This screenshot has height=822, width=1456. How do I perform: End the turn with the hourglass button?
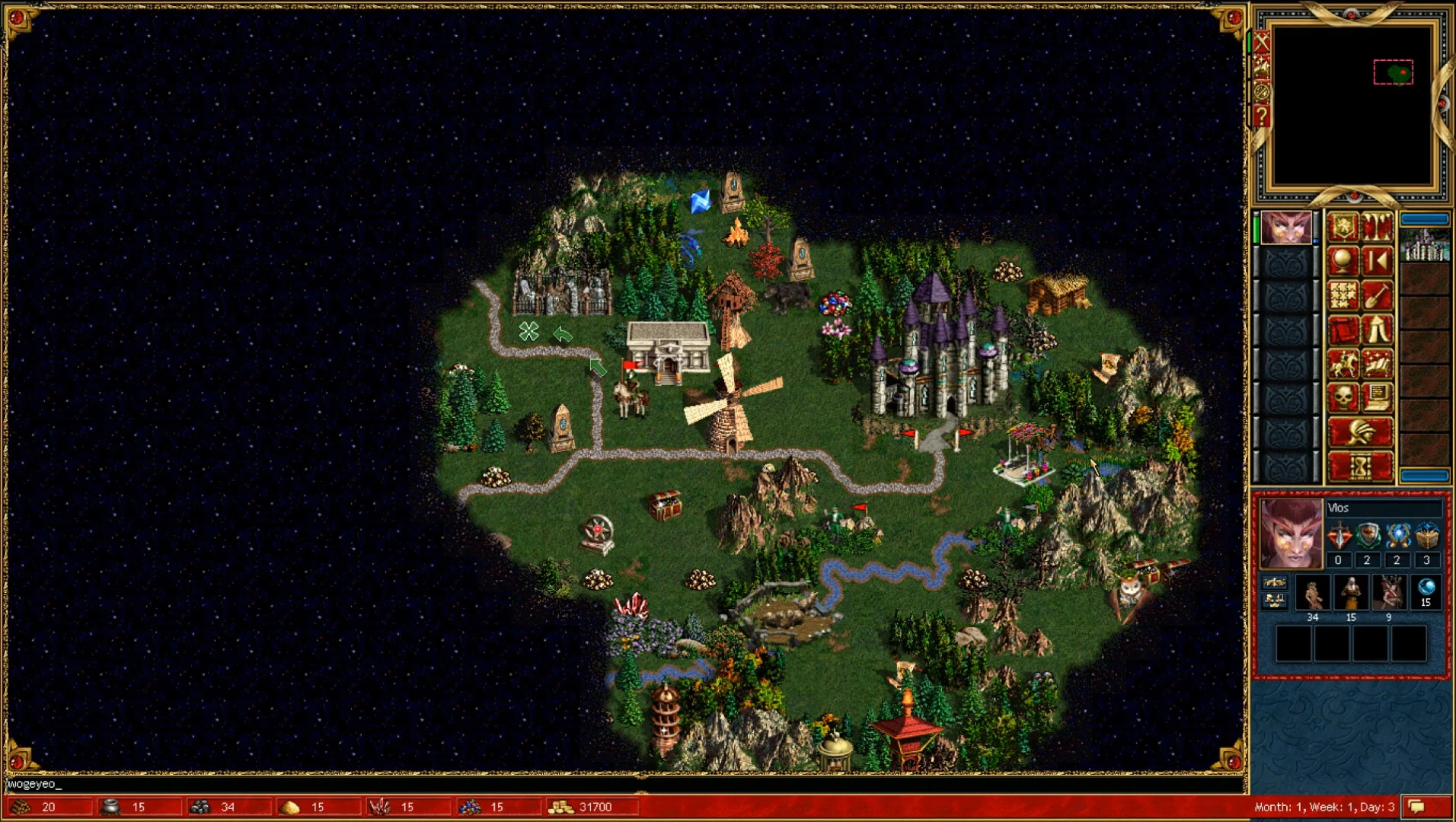click(1362, 464)
